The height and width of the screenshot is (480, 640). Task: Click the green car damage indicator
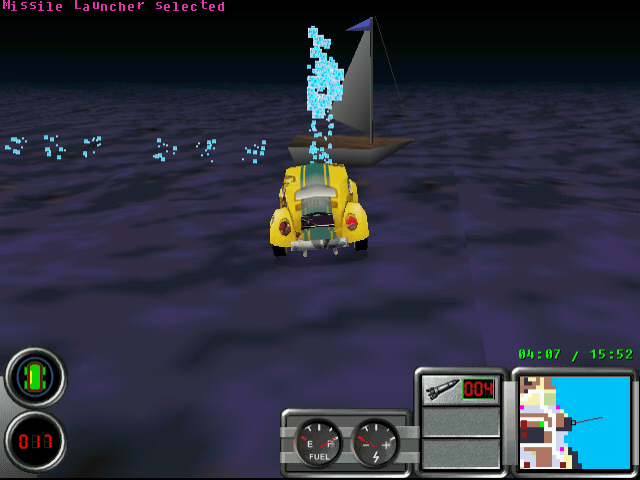point(35,377)
